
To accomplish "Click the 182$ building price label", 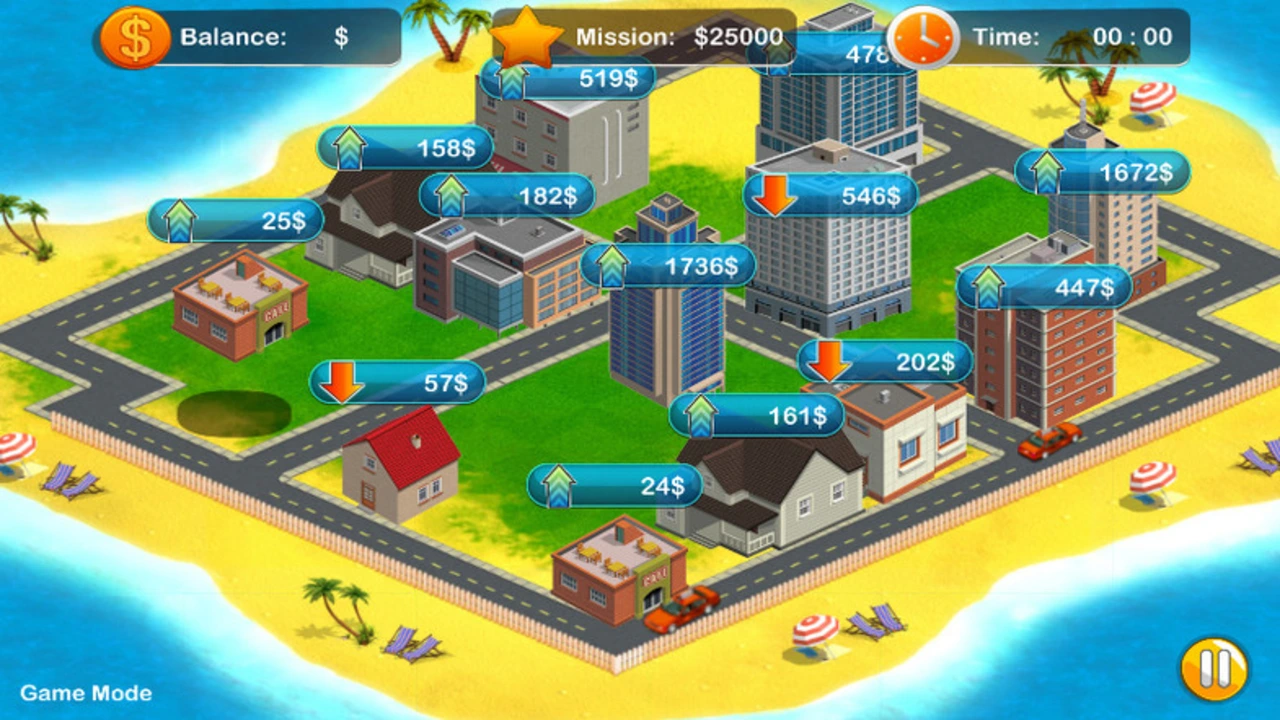I will [507, 196].
